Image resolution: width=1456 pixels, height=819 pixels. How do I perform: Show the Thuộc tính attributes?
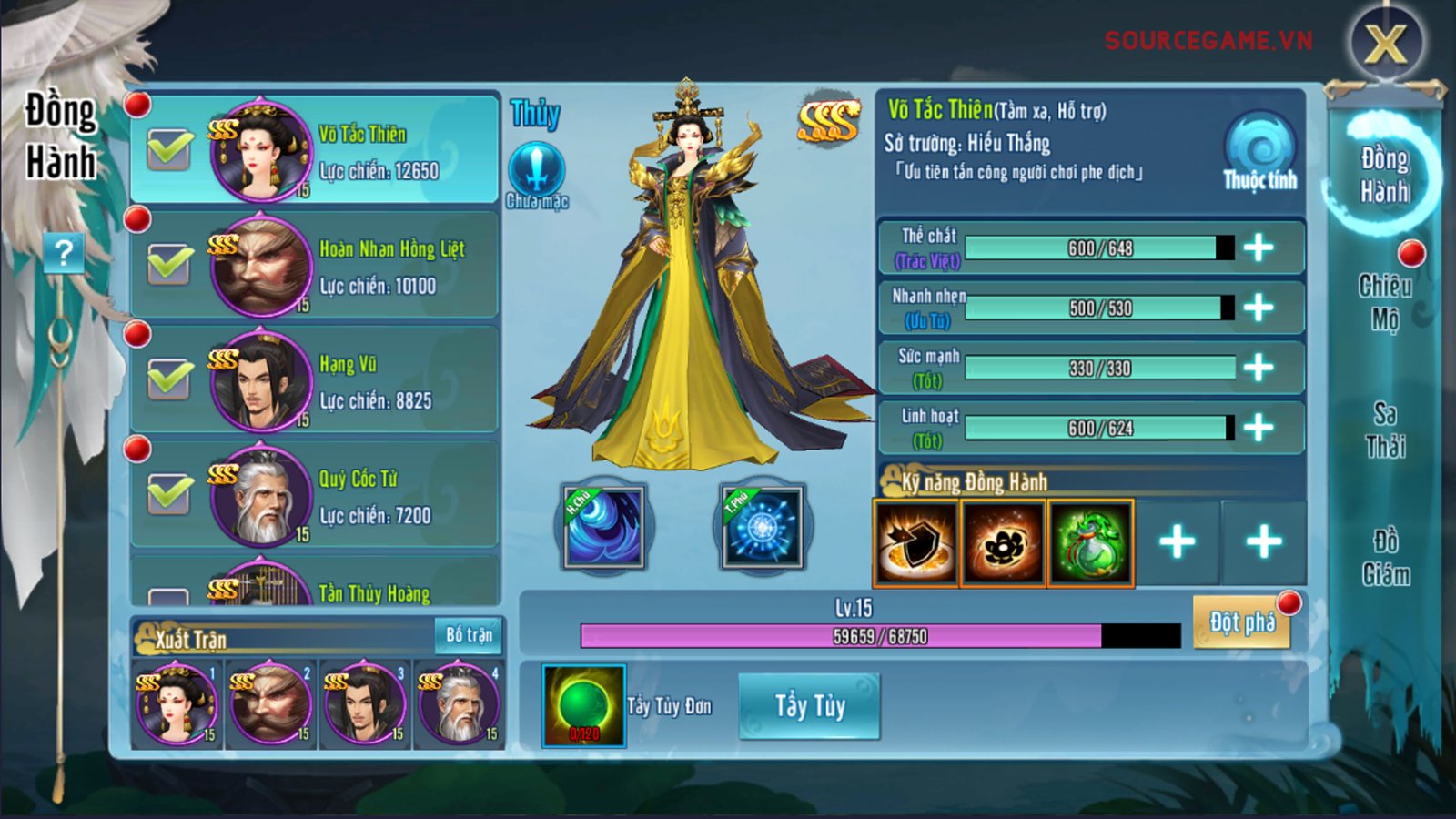point(1259,152)
